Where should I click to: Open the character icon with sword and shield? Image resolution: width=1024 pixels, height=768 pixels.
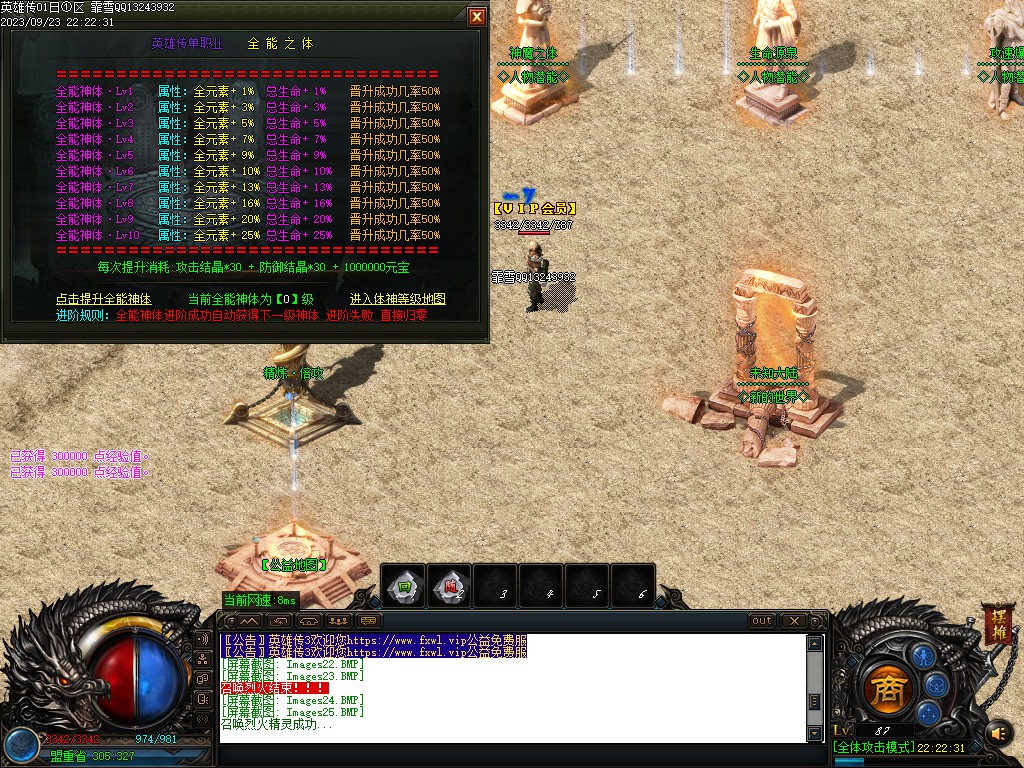click(x=922, y=656)
